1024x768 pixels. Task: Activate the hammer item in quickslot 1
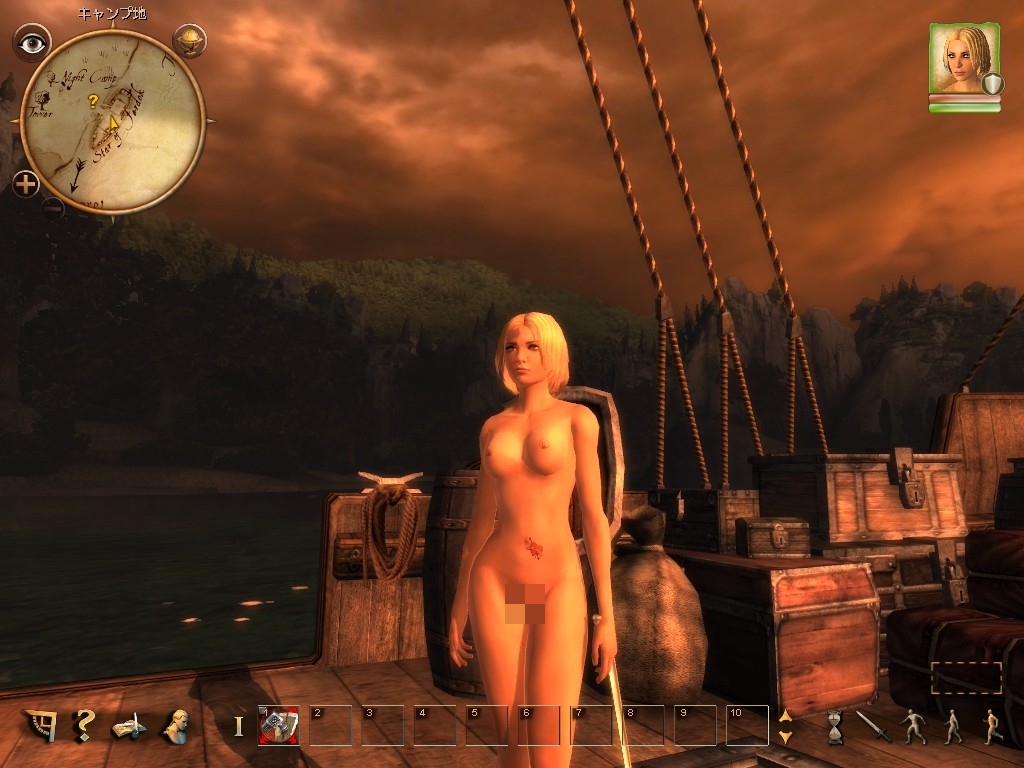278,725
